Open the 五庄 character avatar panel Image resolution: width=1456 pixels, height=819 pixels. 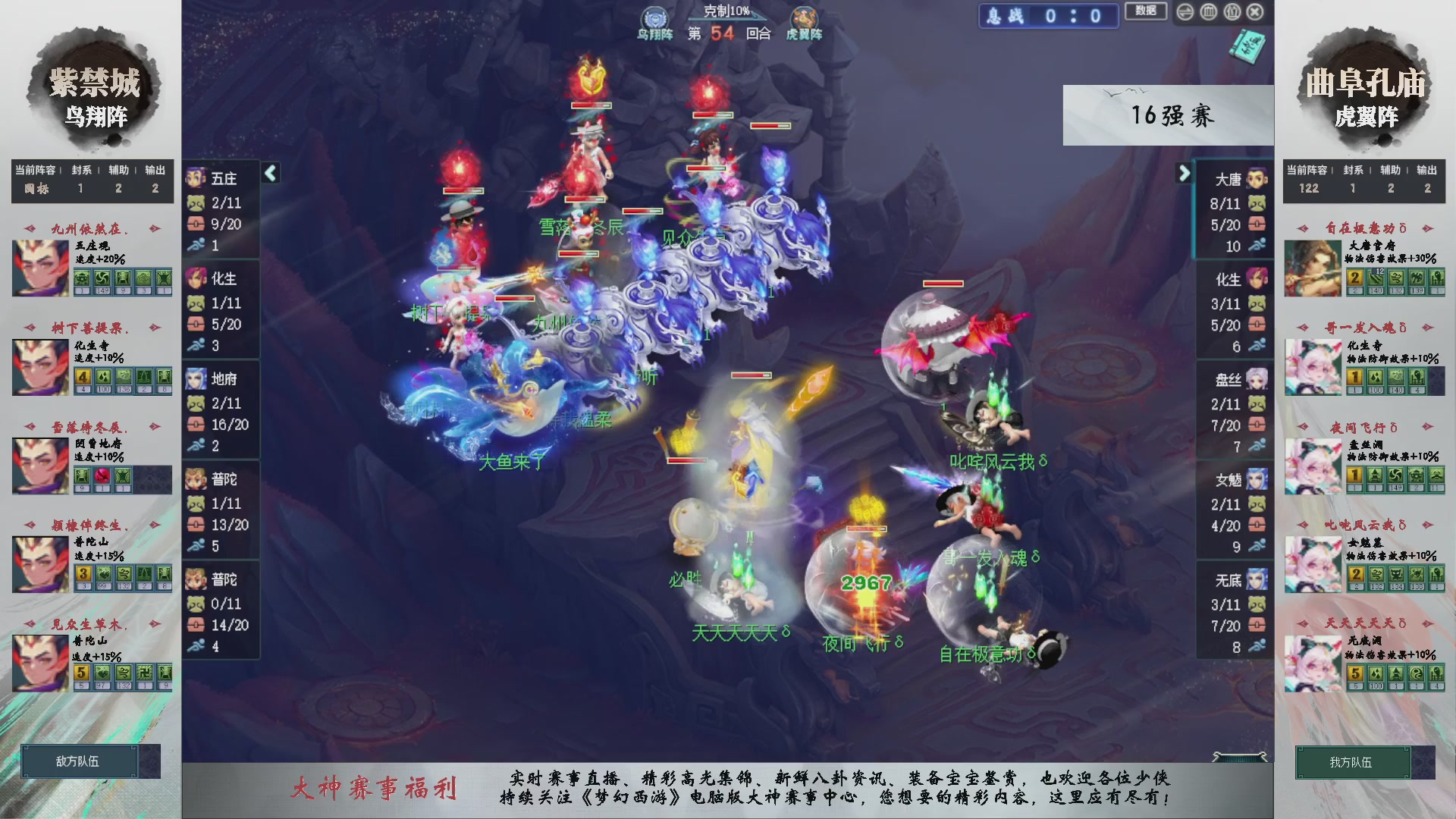click(197, 178)
